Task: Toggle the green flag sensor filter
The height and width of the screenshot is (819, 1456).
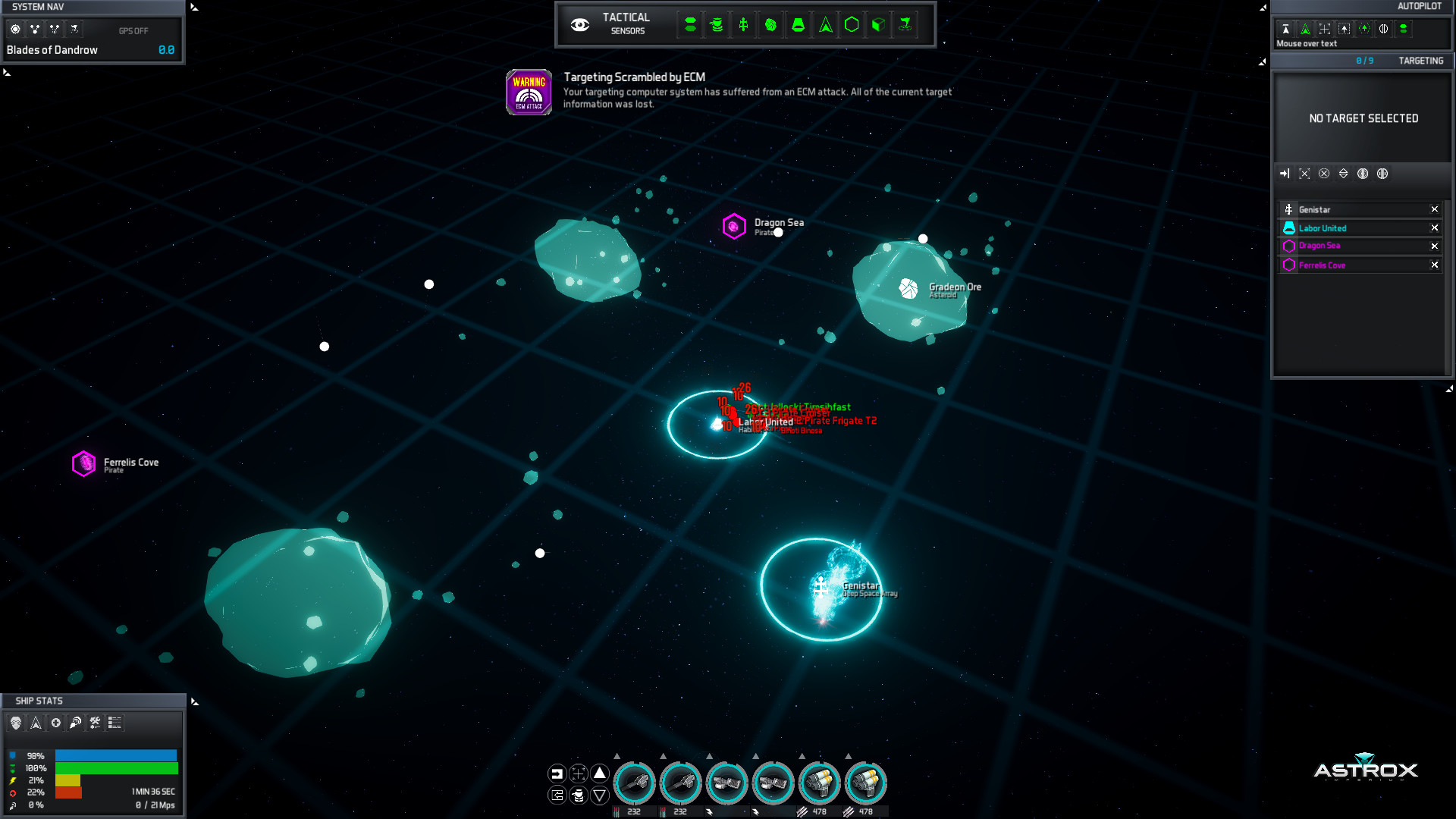Action: [905, 25]
